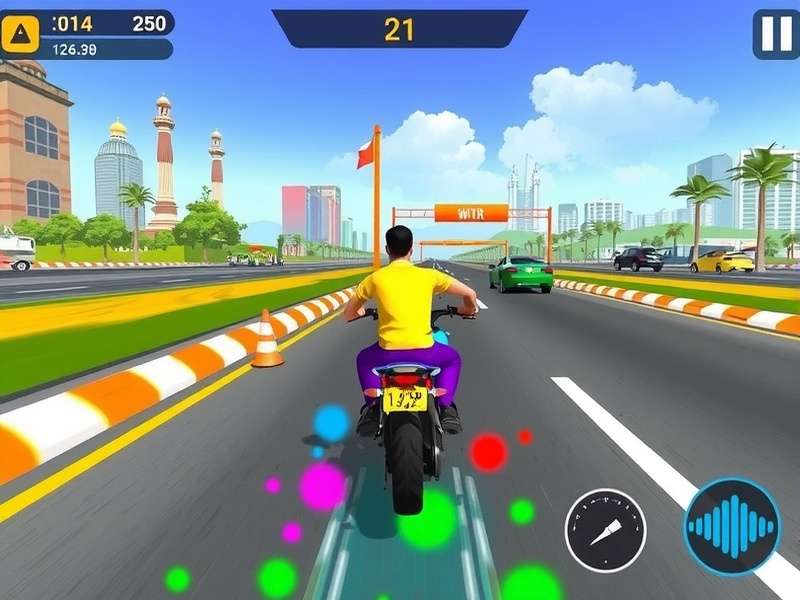Screen dimensions: 800x600
Task: Tap the yellow warning triangle icon
Action: click(20, 35)
